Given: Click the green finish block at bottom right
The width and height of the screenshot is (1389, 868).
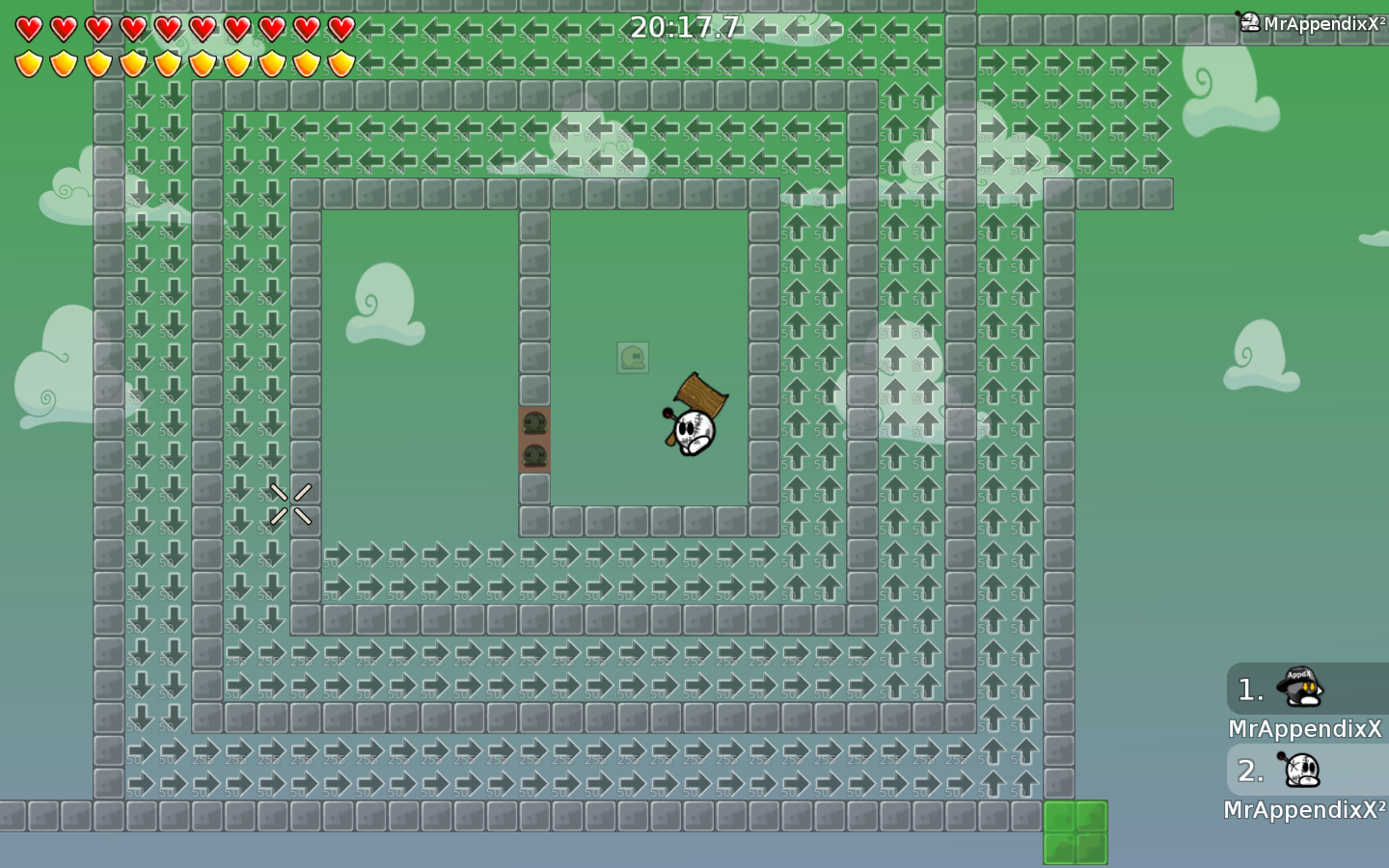Looking at the screenshot, I should [x=1074, y=831].
